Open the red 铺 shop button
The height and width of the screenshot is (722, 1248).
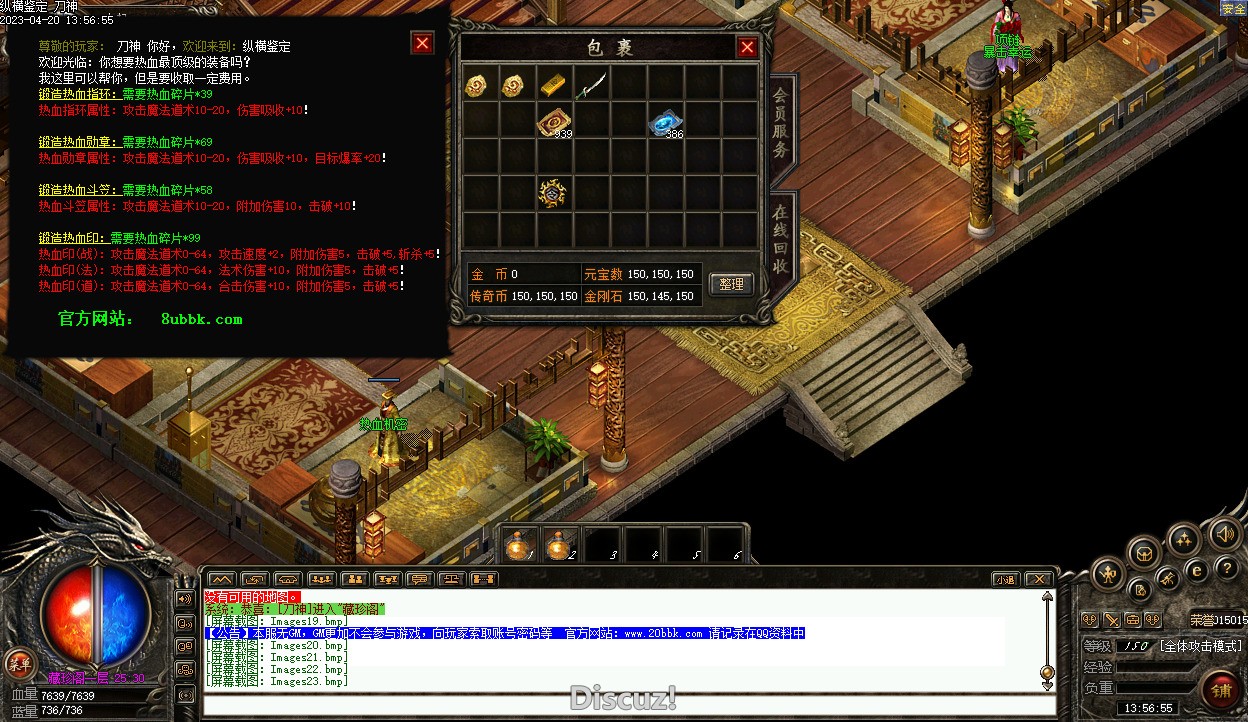tap(1220, 690)
